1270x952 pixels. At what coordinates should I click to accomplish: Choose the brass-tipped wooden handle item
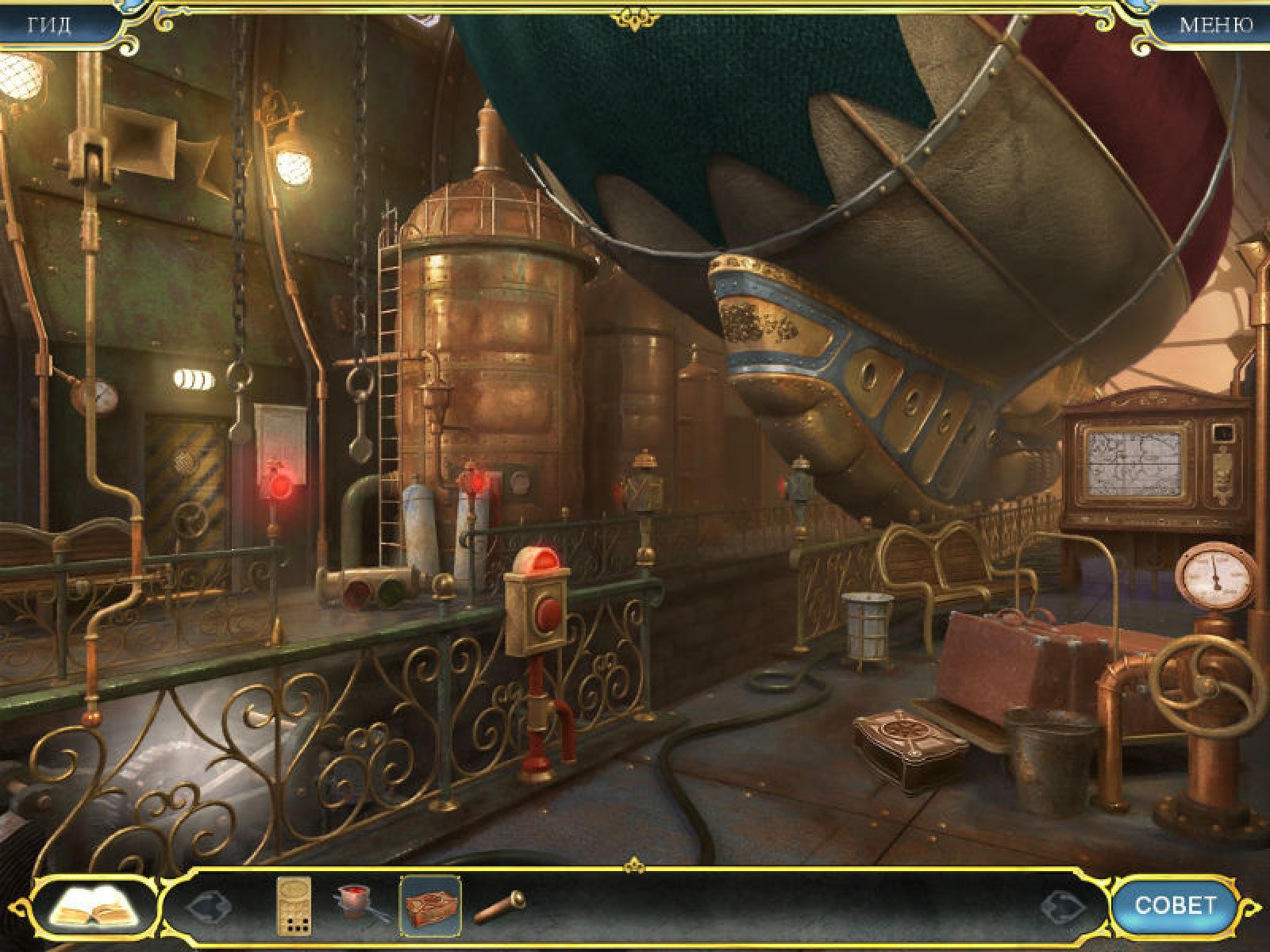tap(499, 905)
